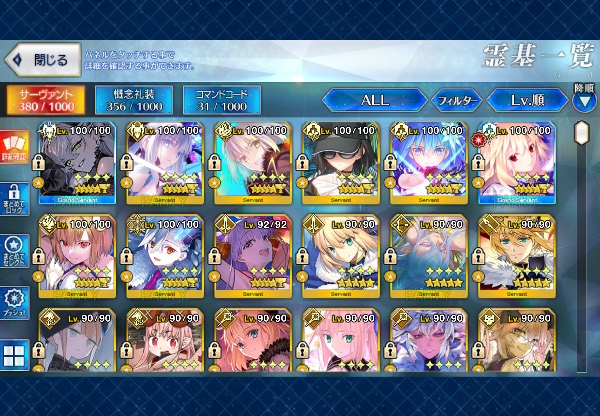Screen dimensions: 600x416
Task: Switch to the サーヴァント tab
Action: coord(44,100)
